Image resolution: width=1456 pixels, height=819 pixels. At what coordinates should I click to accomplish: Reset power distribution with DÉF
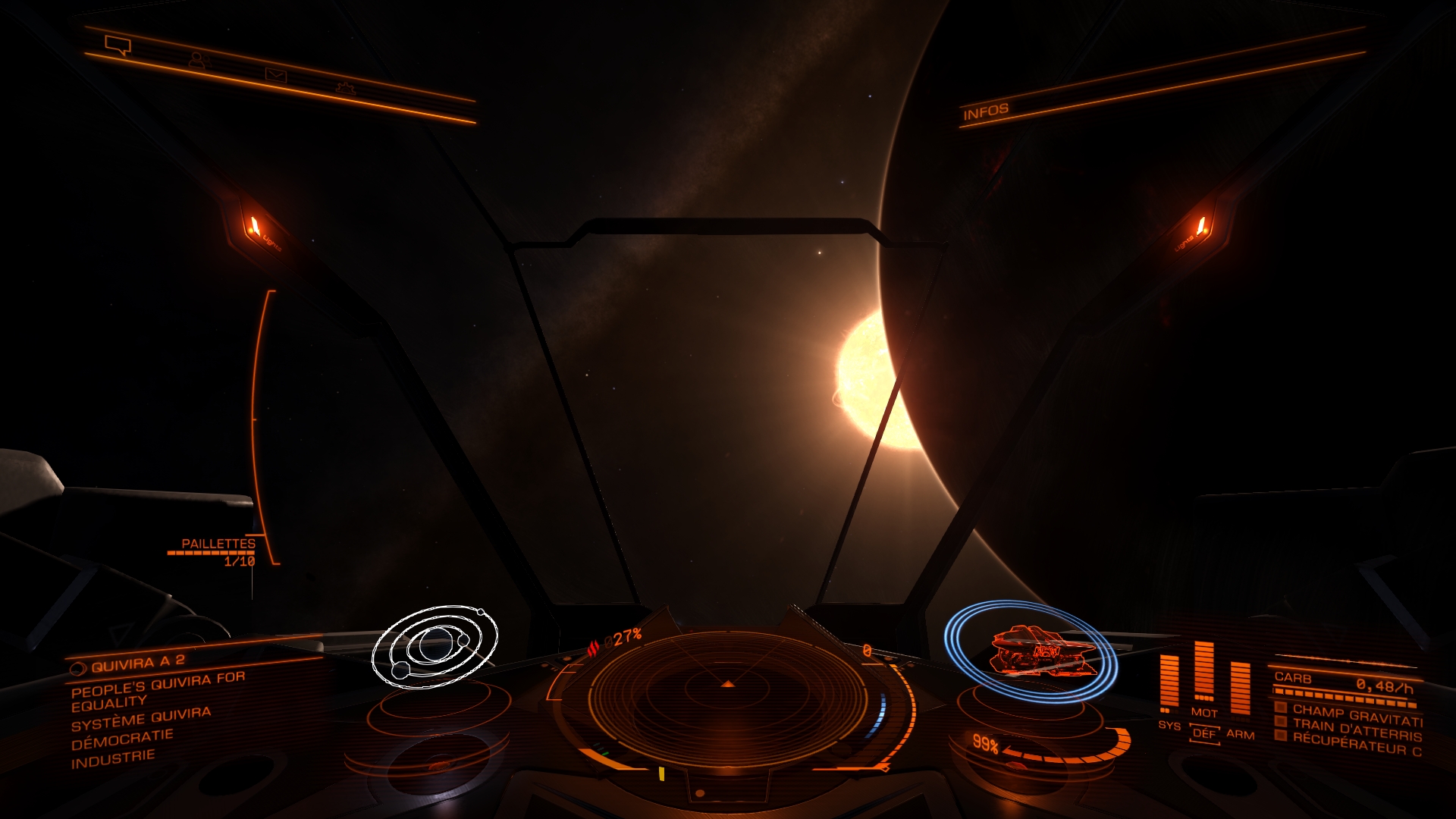pyautogui.click(x=1204, y=733)
